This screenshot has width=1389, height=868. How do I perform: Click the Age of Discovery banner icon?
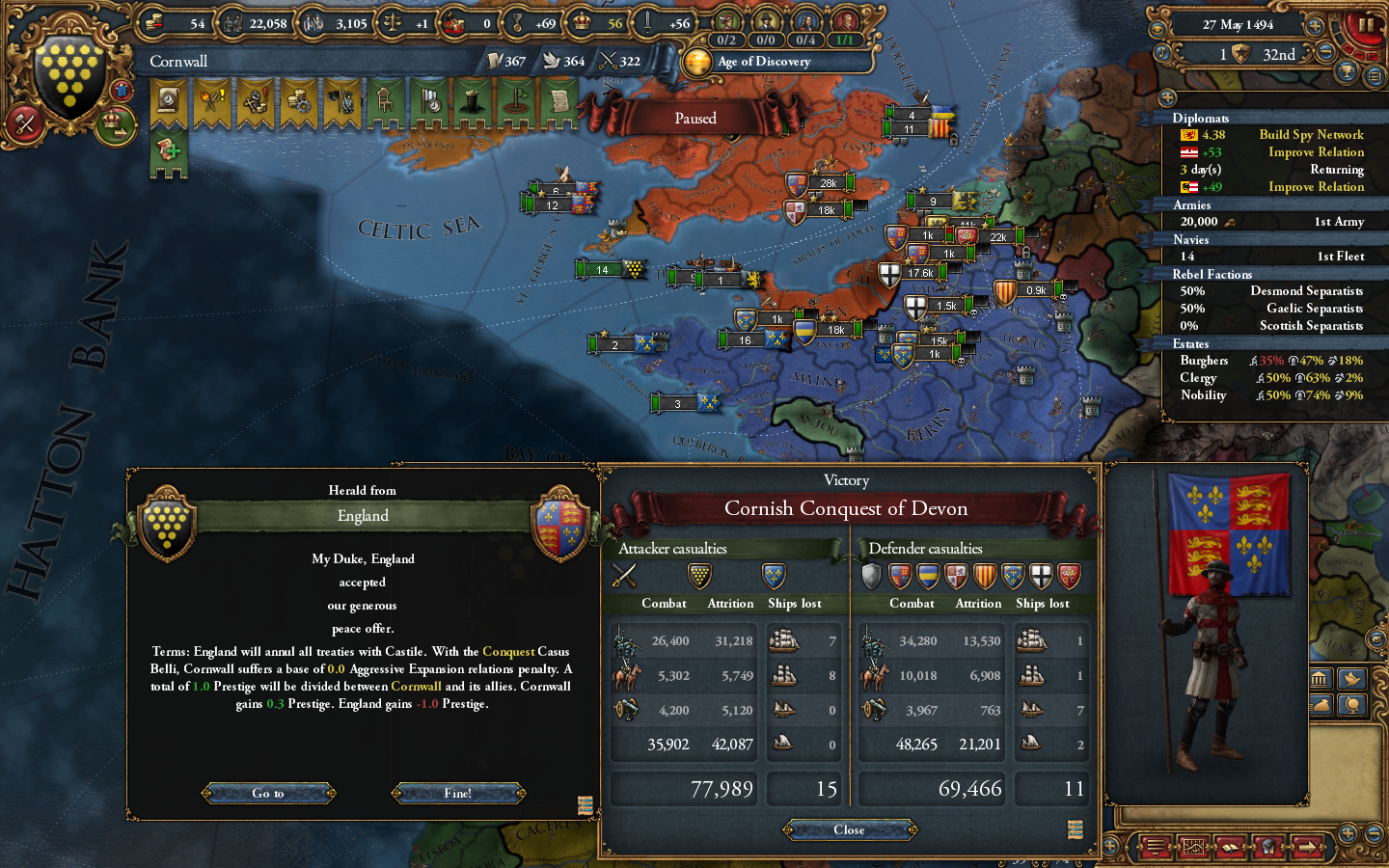(698, 63)
